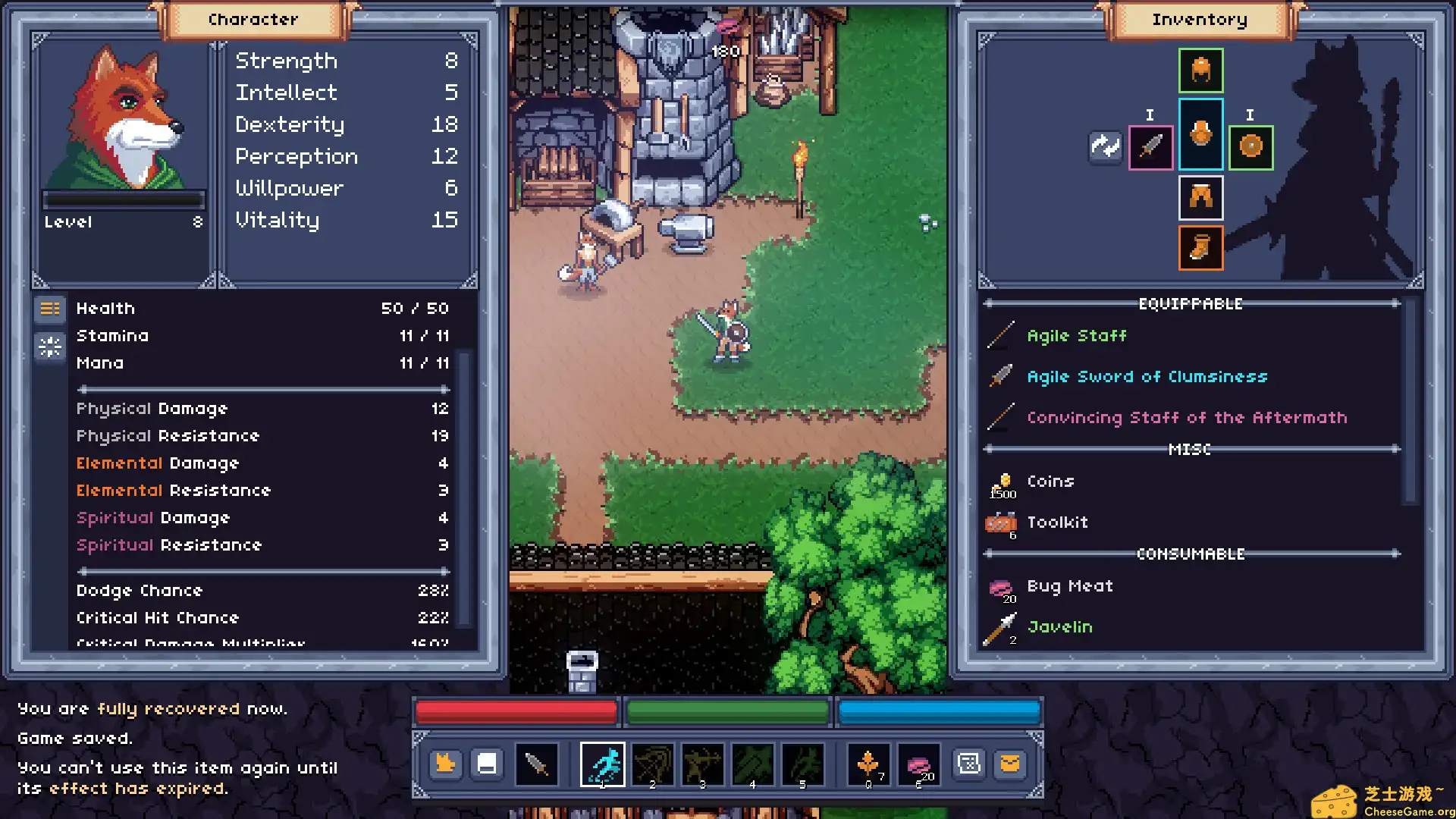Open the fox character sheet button
1456x819 pixels.
point(445,764)
